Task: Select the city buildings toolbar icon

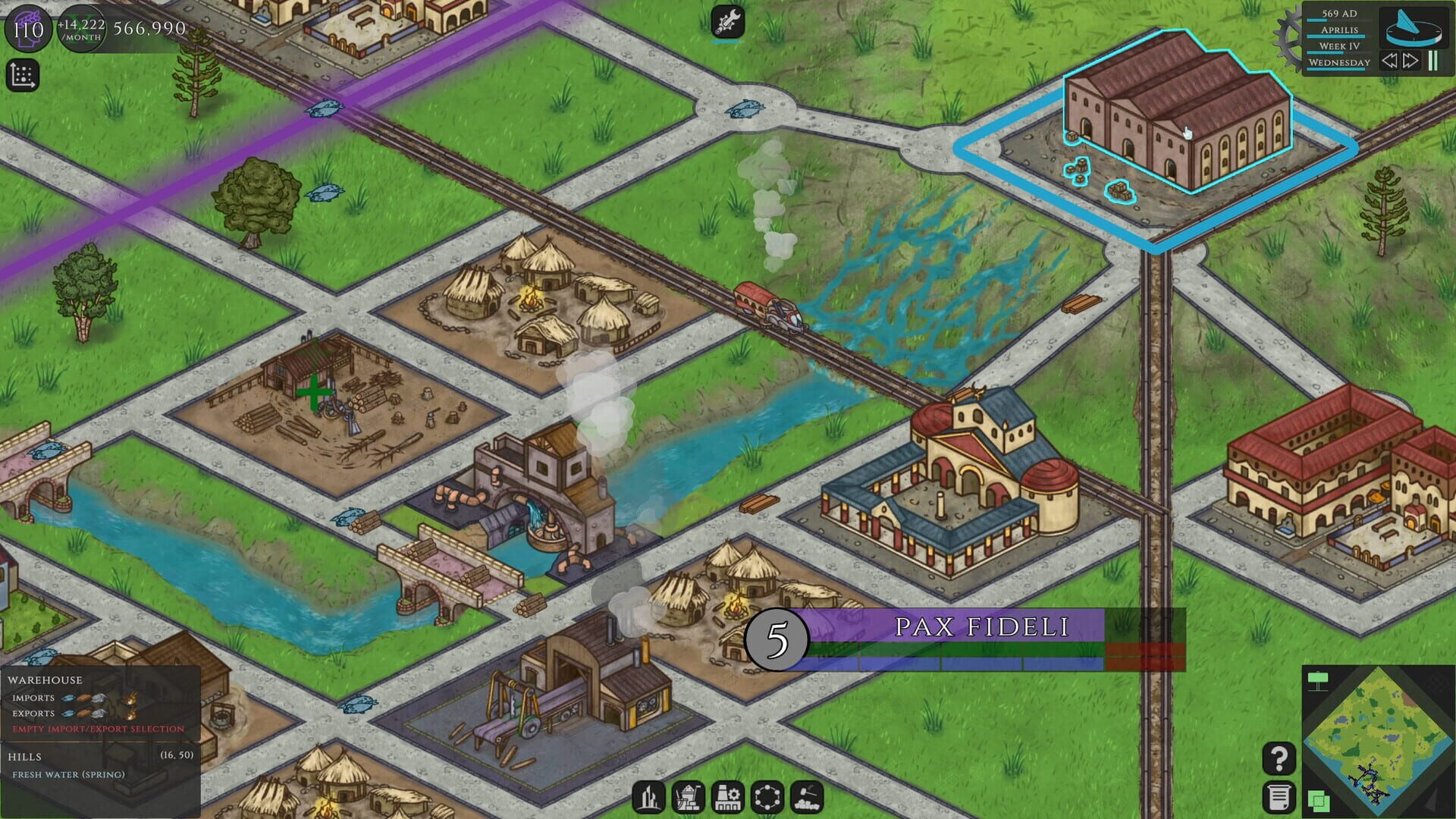Action: pyautogui.click(x=649, y=796)
